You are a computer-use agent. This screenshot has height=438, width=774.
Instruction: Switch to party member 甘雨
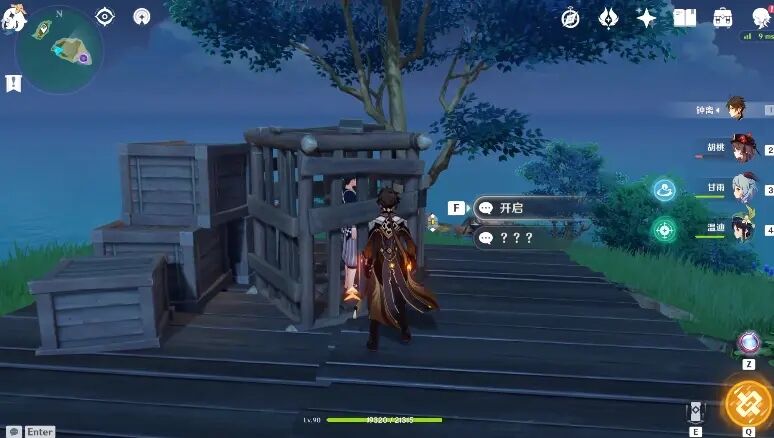tap(742, 188)
